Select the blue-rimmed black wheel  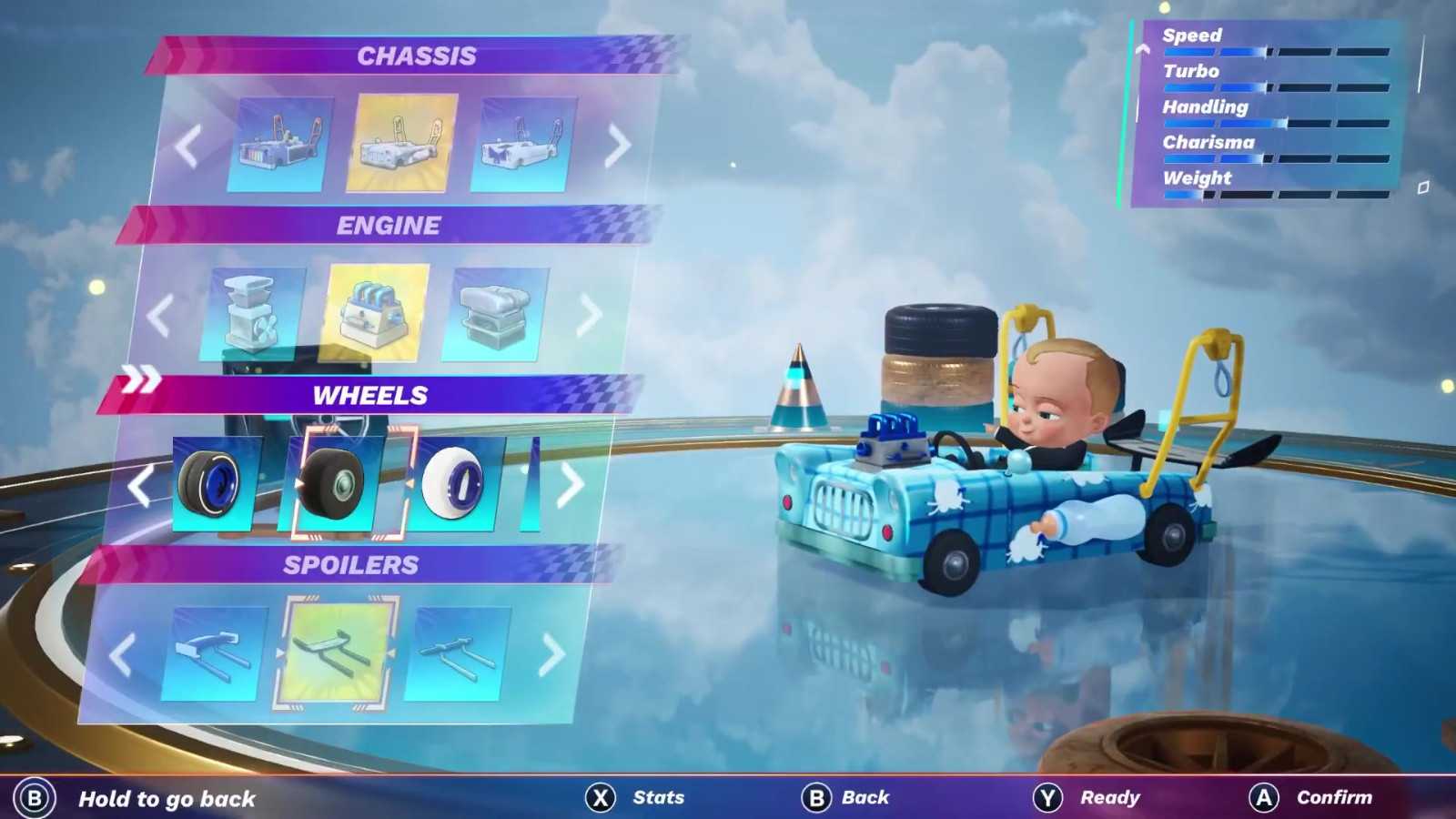coord(216,483)
